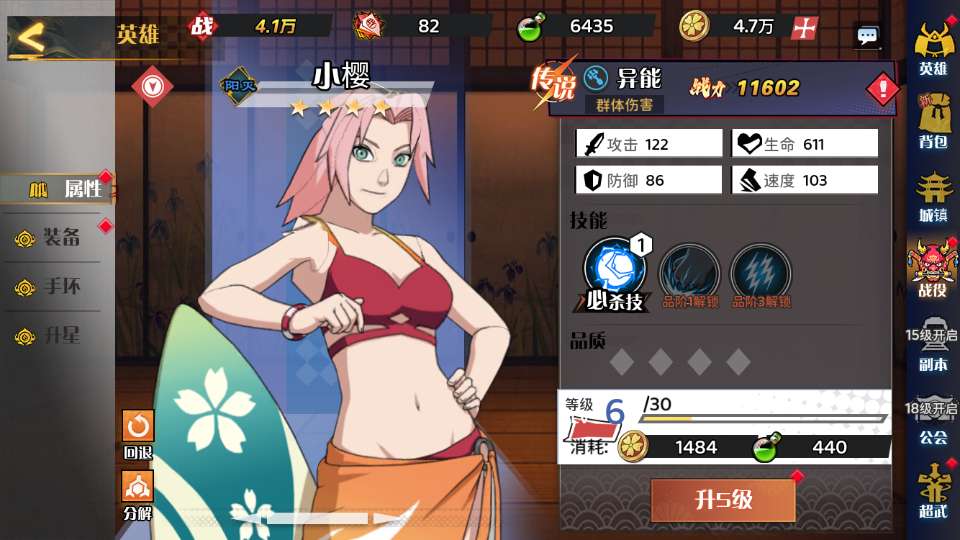This screenshot has width=960, height=540.
Task: Open the 超武 super weapon menu
Action: click(x=933, y=490)
